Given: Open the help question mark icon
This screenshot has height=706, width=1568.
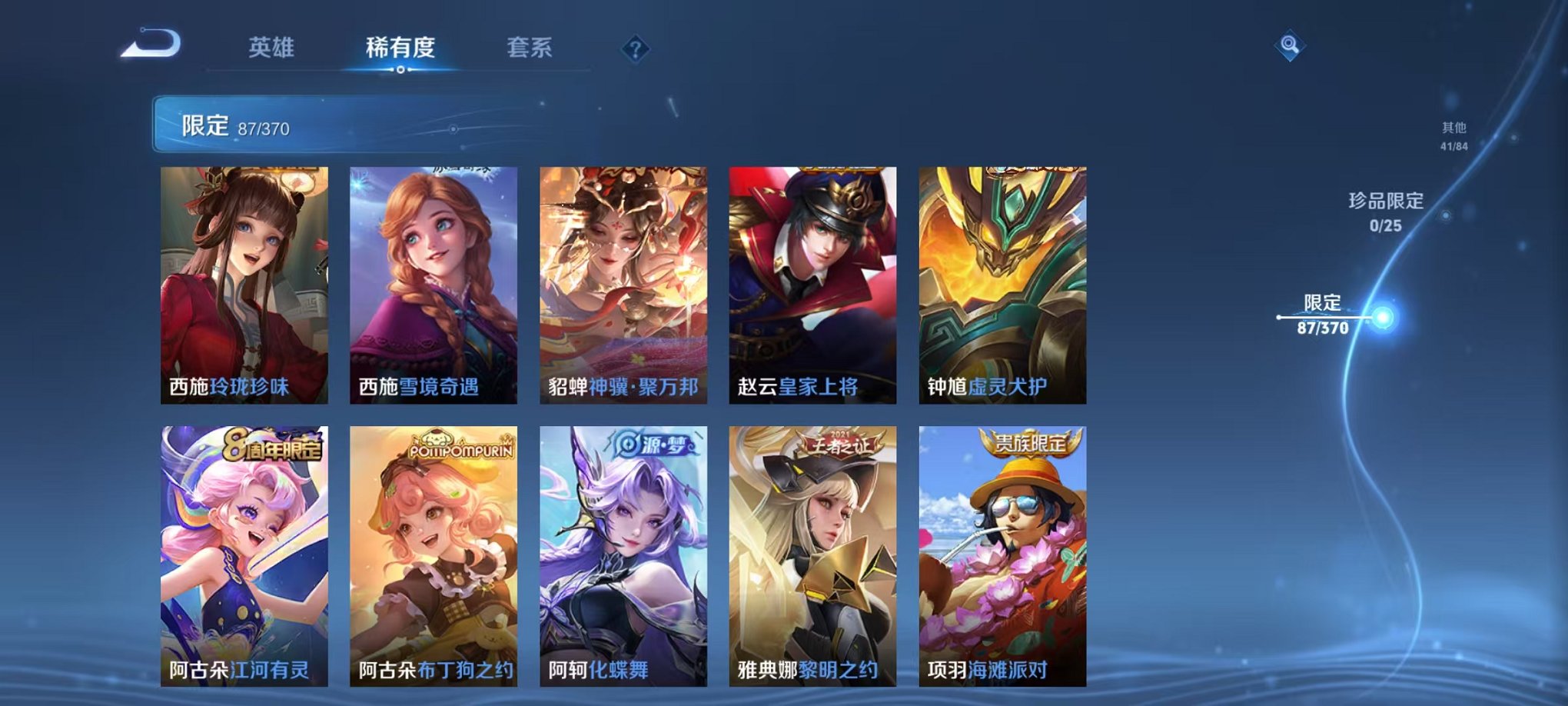Looking at the screenshot, I should point(633,50).
